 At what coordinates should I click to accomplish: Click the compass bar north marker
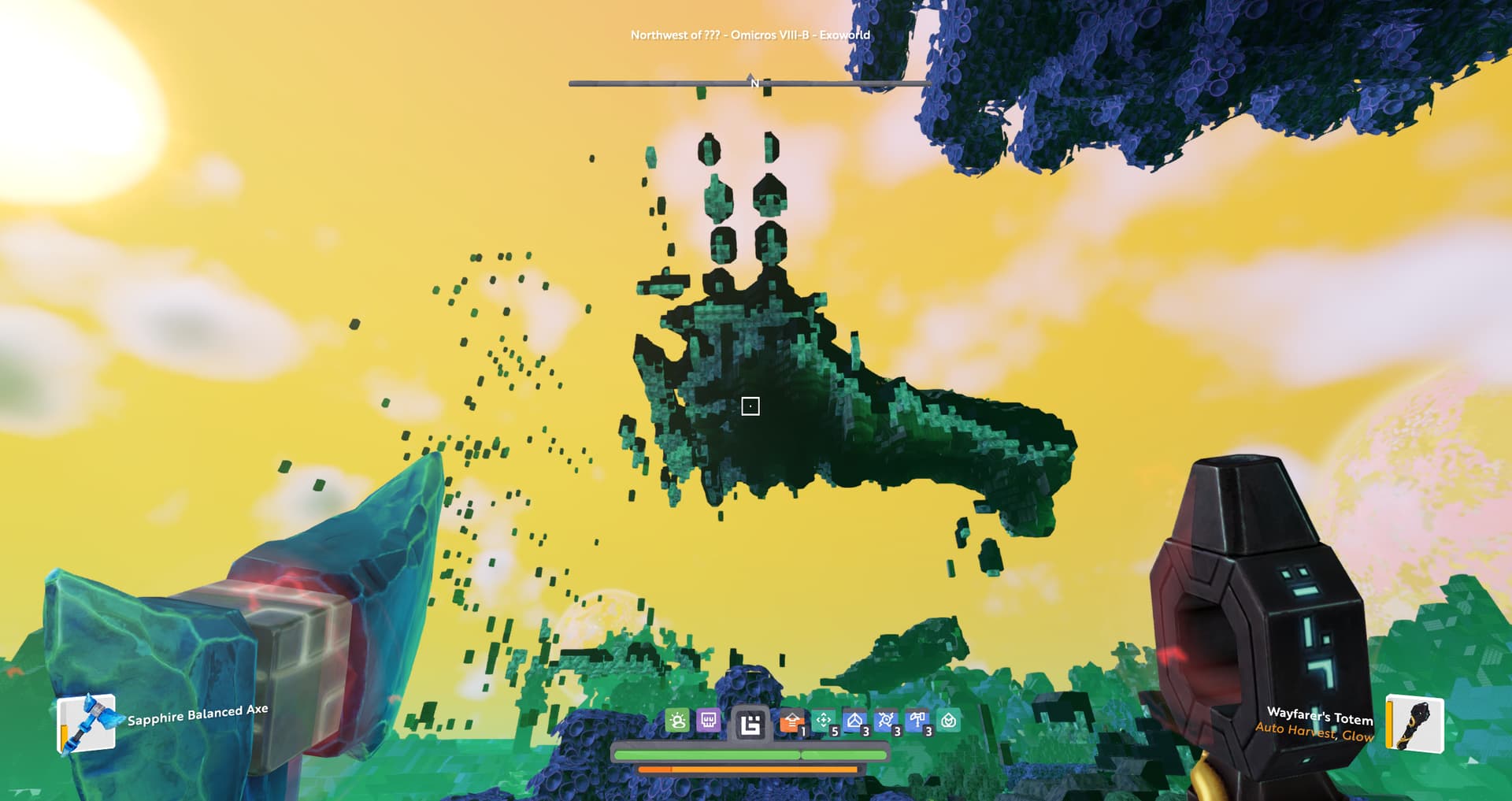(x=754, y=82)
